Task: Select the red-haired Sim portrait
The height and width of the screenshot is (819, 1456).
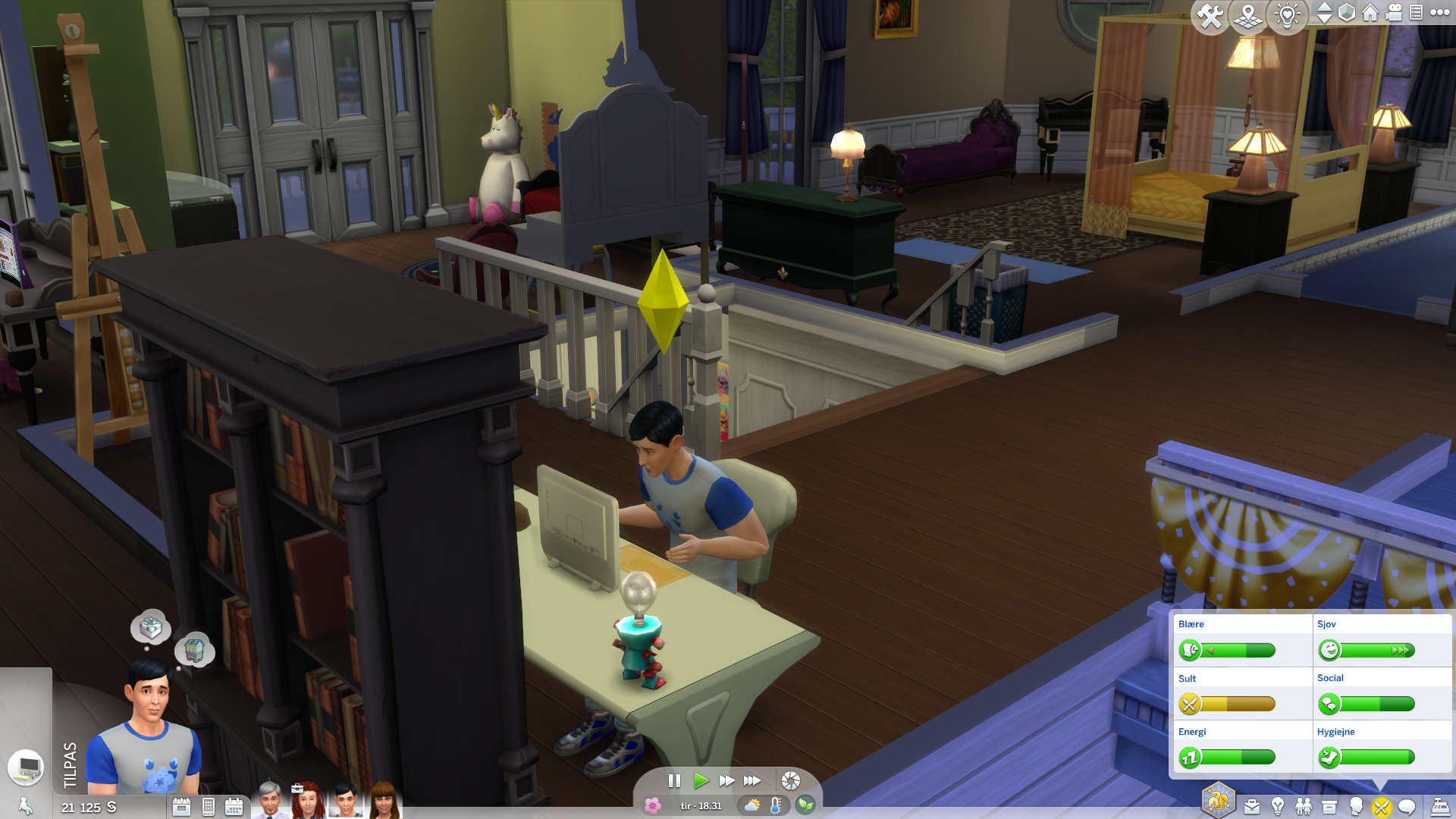Action: click(307, 802)
